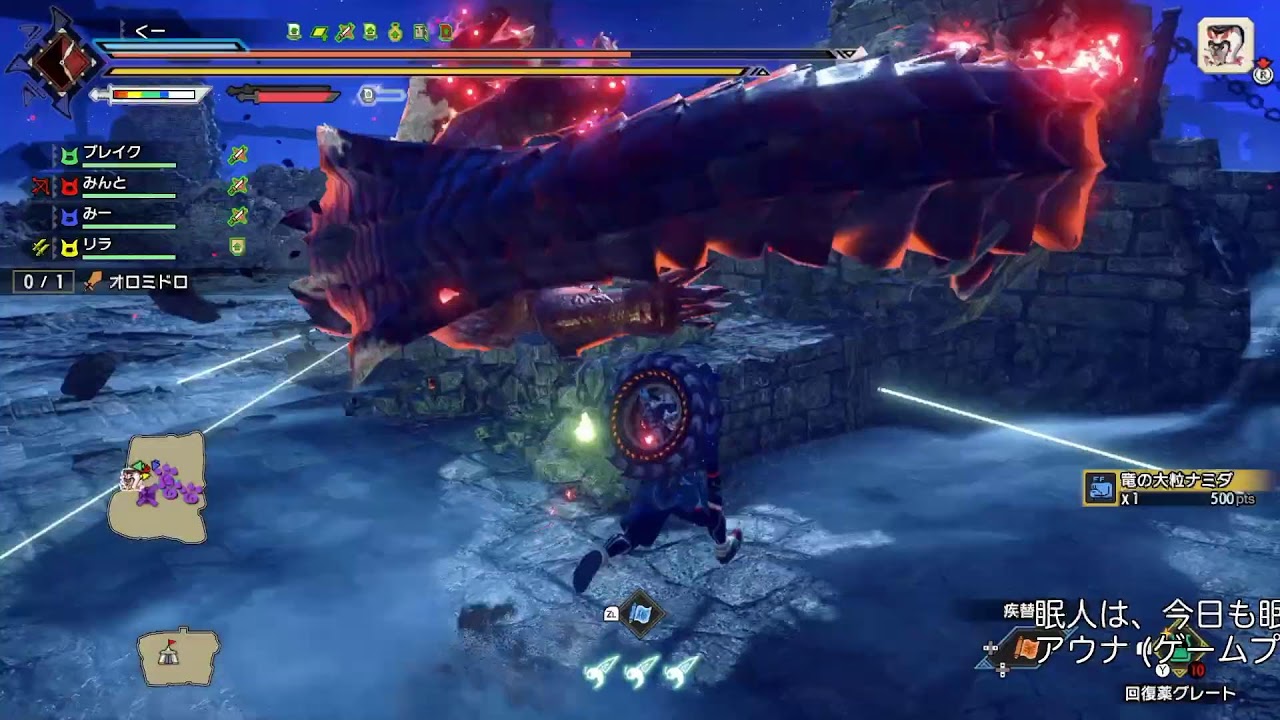Inspect the first green status buff icon
Screen dimensions: 1280x720
[x=294, y=32]
